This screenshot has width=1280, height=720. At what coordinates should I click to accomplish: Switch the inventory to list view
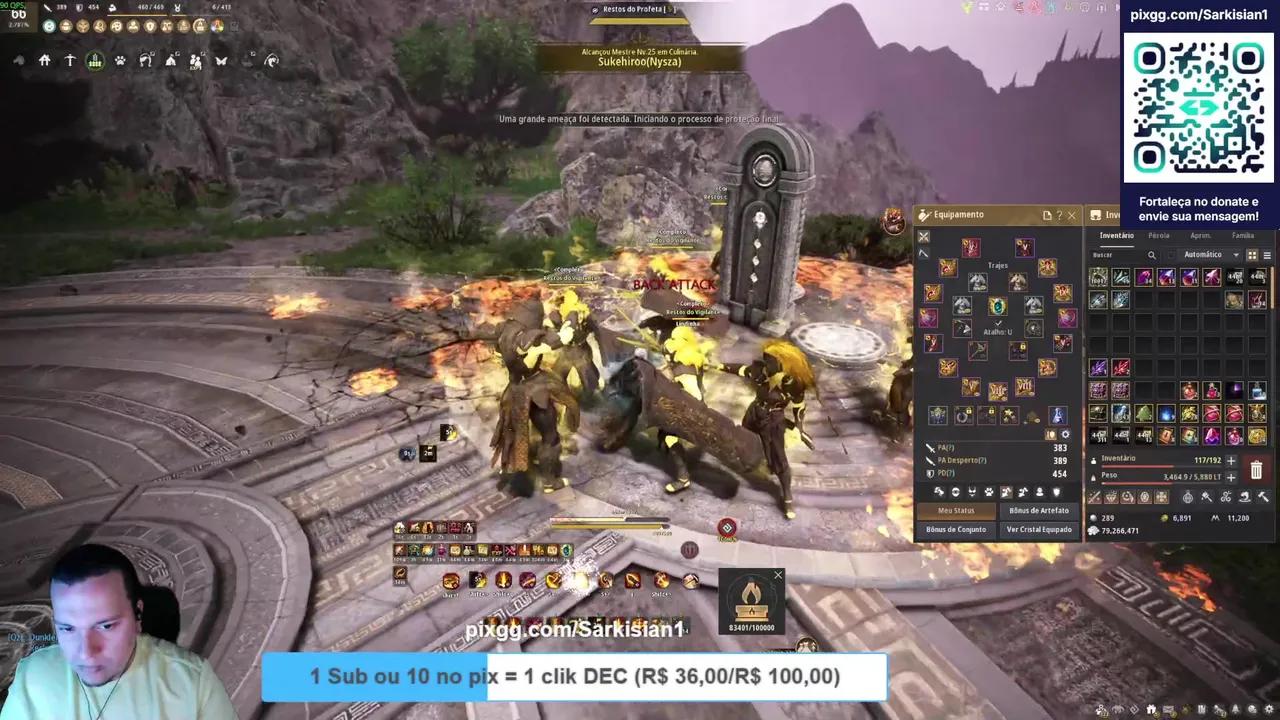coord(1268,255)
